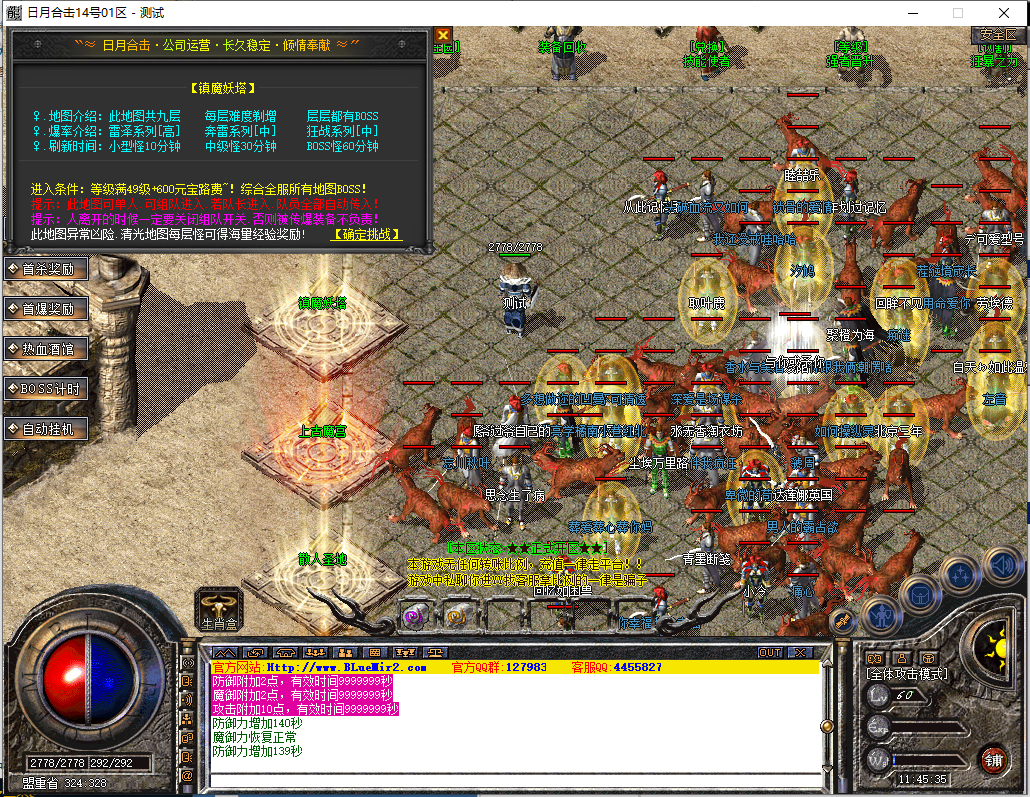Show the BOSS计时 timer panel
1030x797 pixels.
(x=46, y=389)
